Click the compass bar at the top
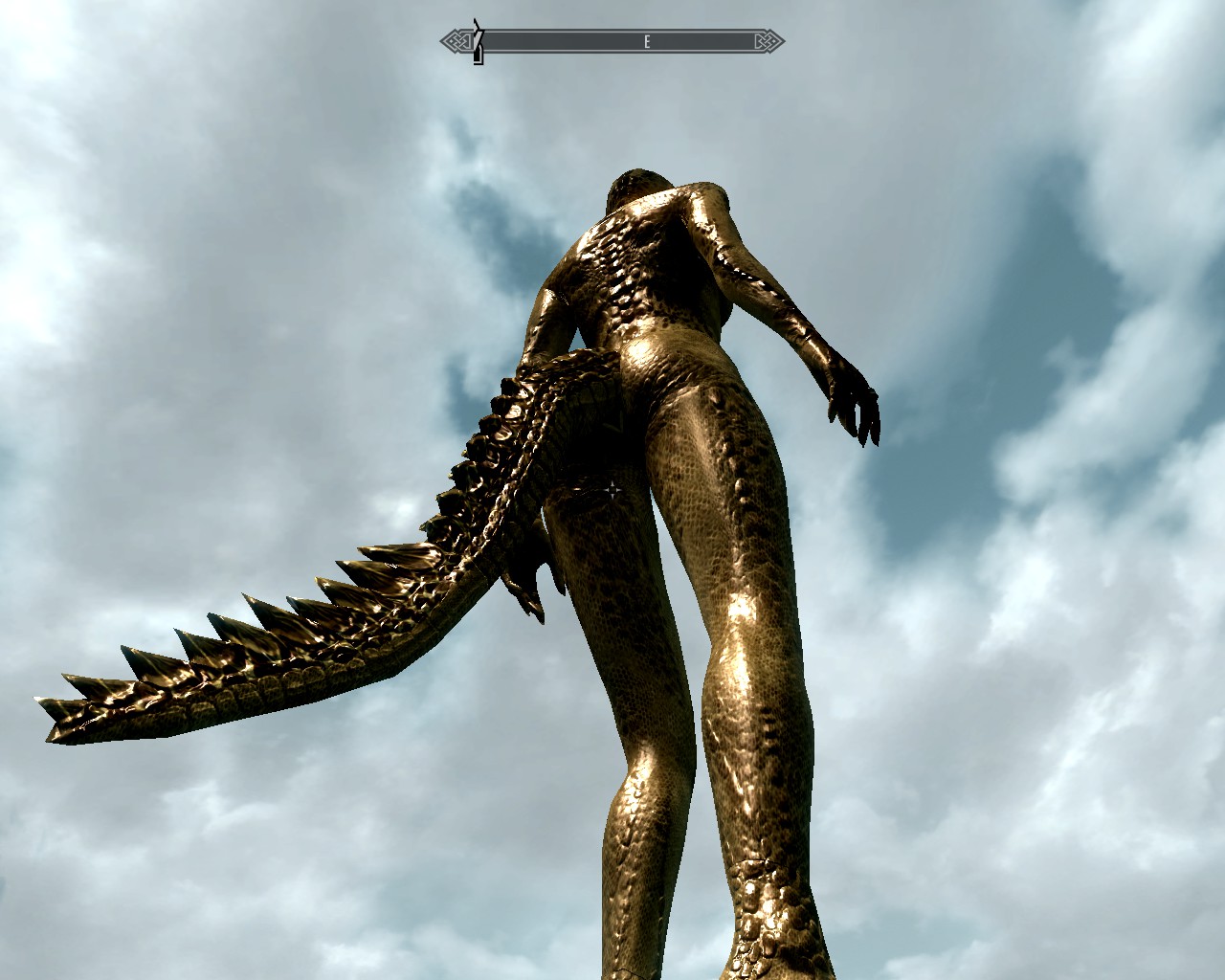The height and width of the screenshot is (980, 1225). click(x=612, y=41)
